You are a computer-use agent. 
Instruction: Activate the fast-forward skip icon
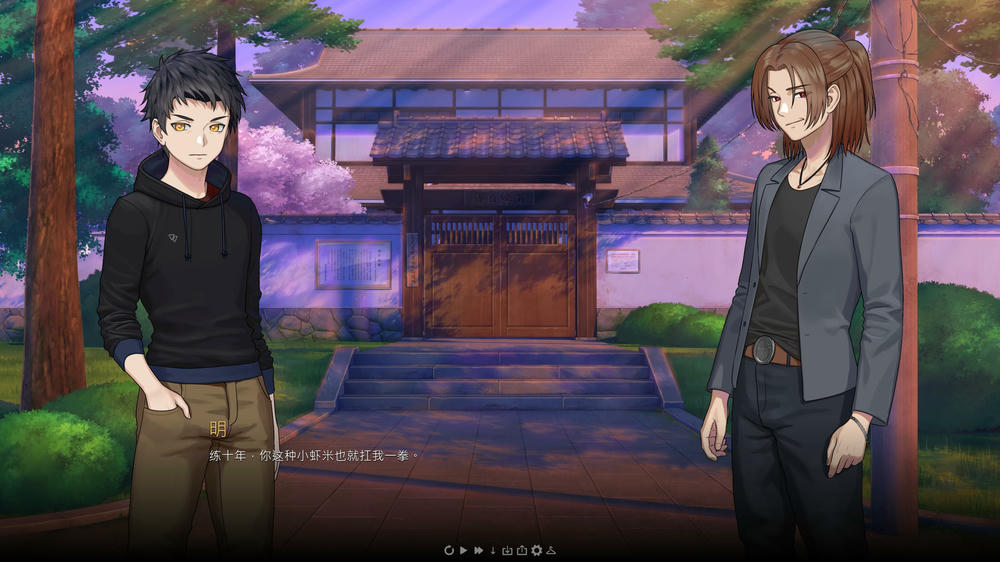[x=478, y=550]
